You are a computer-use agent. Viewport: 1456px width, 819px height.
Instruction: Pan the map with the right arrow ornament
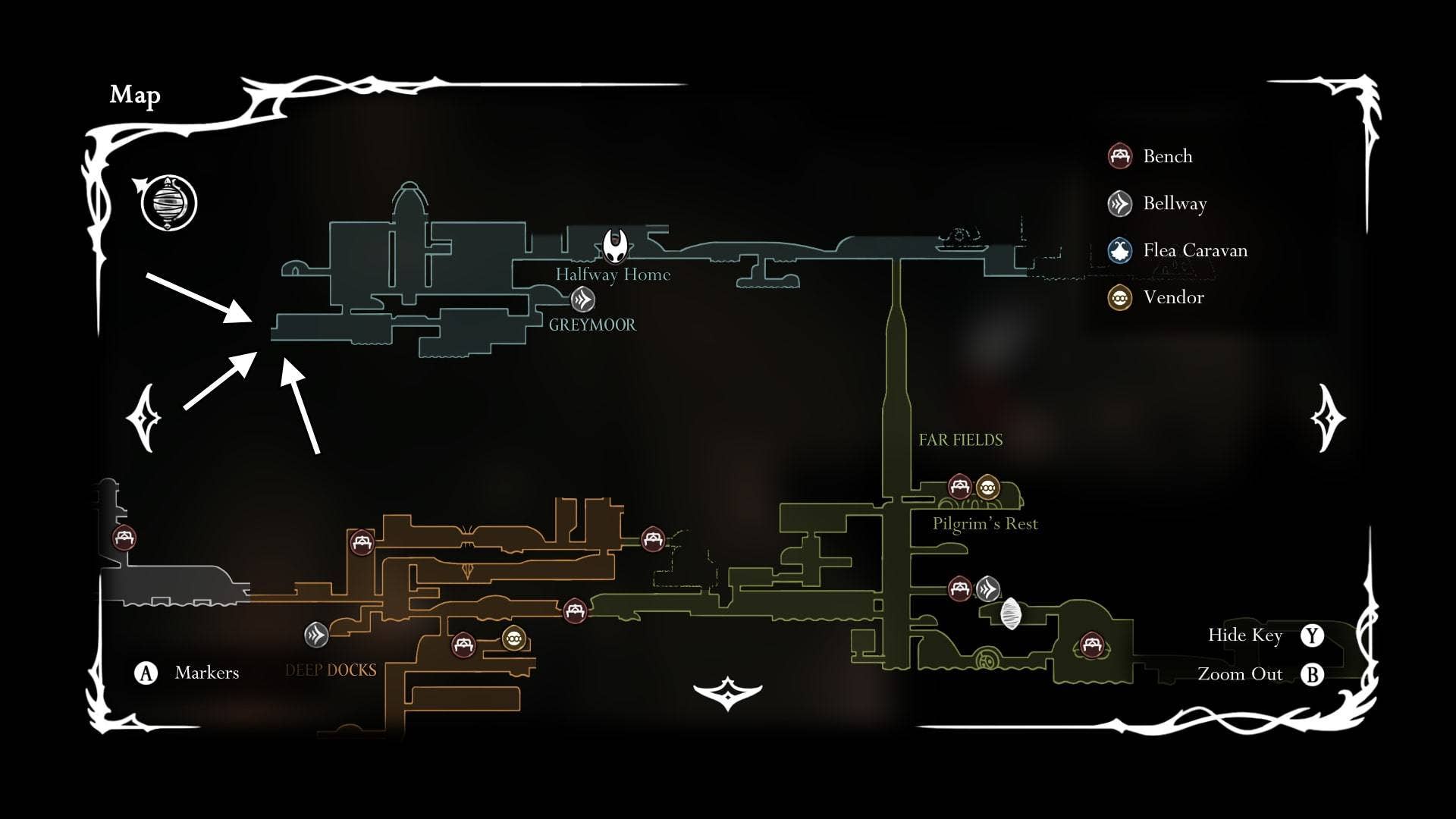1328,418
